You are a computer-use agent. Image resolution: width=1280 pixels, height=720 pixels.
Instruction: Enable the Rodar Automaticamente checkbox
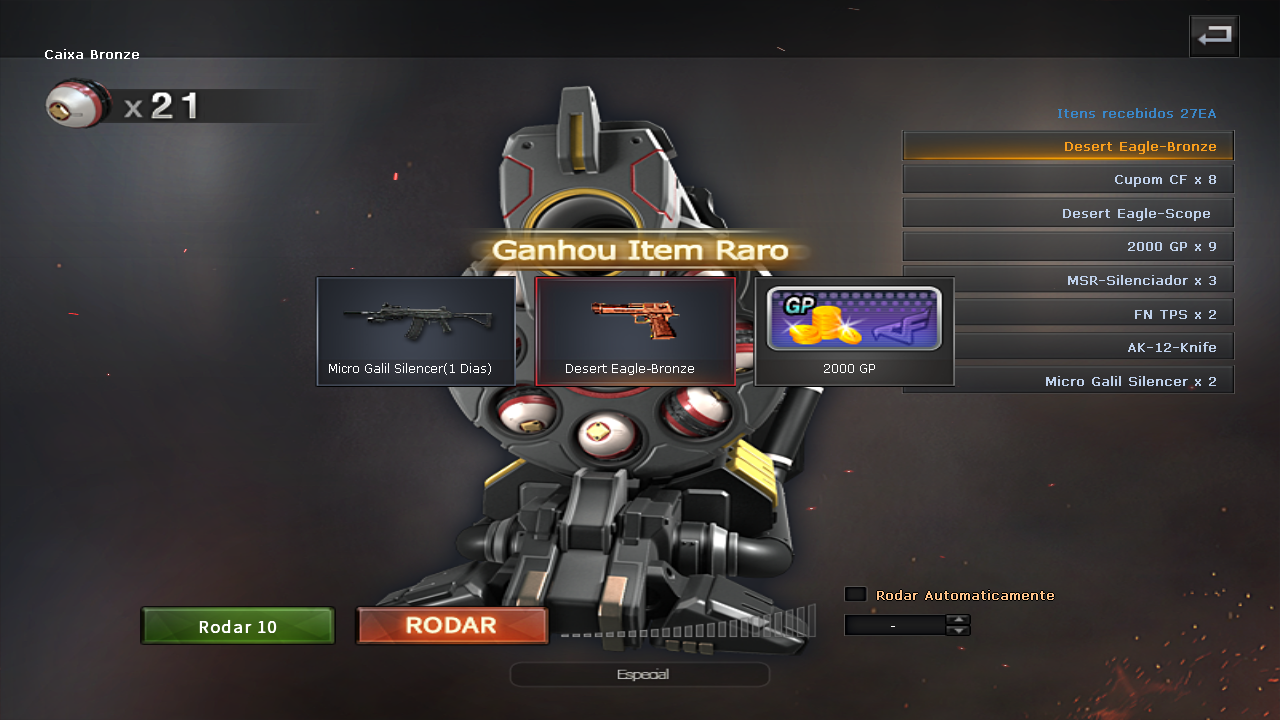(855, 594)
